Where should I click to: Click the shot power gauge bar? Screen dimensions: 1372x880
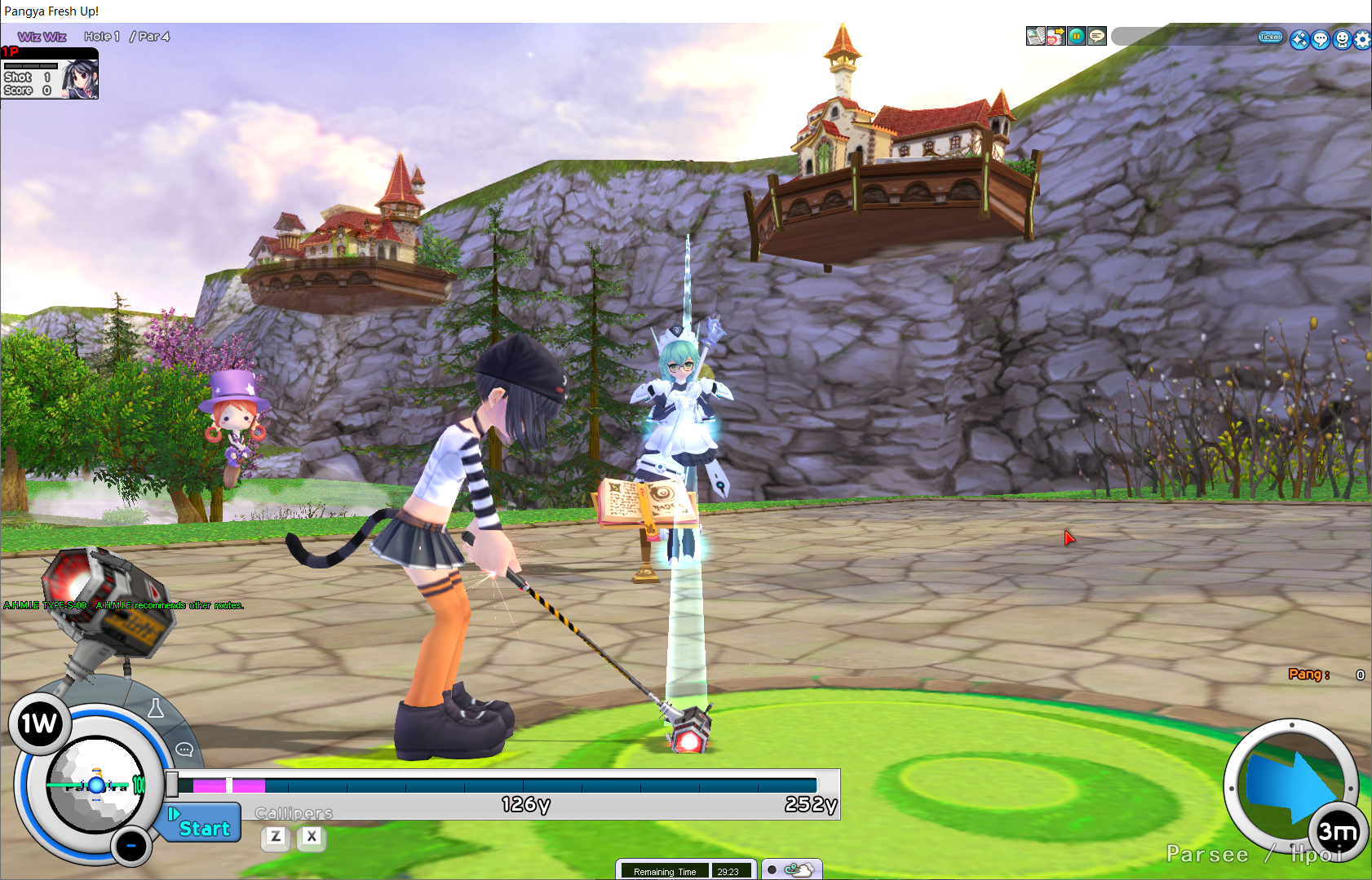[x=498, y=785]
